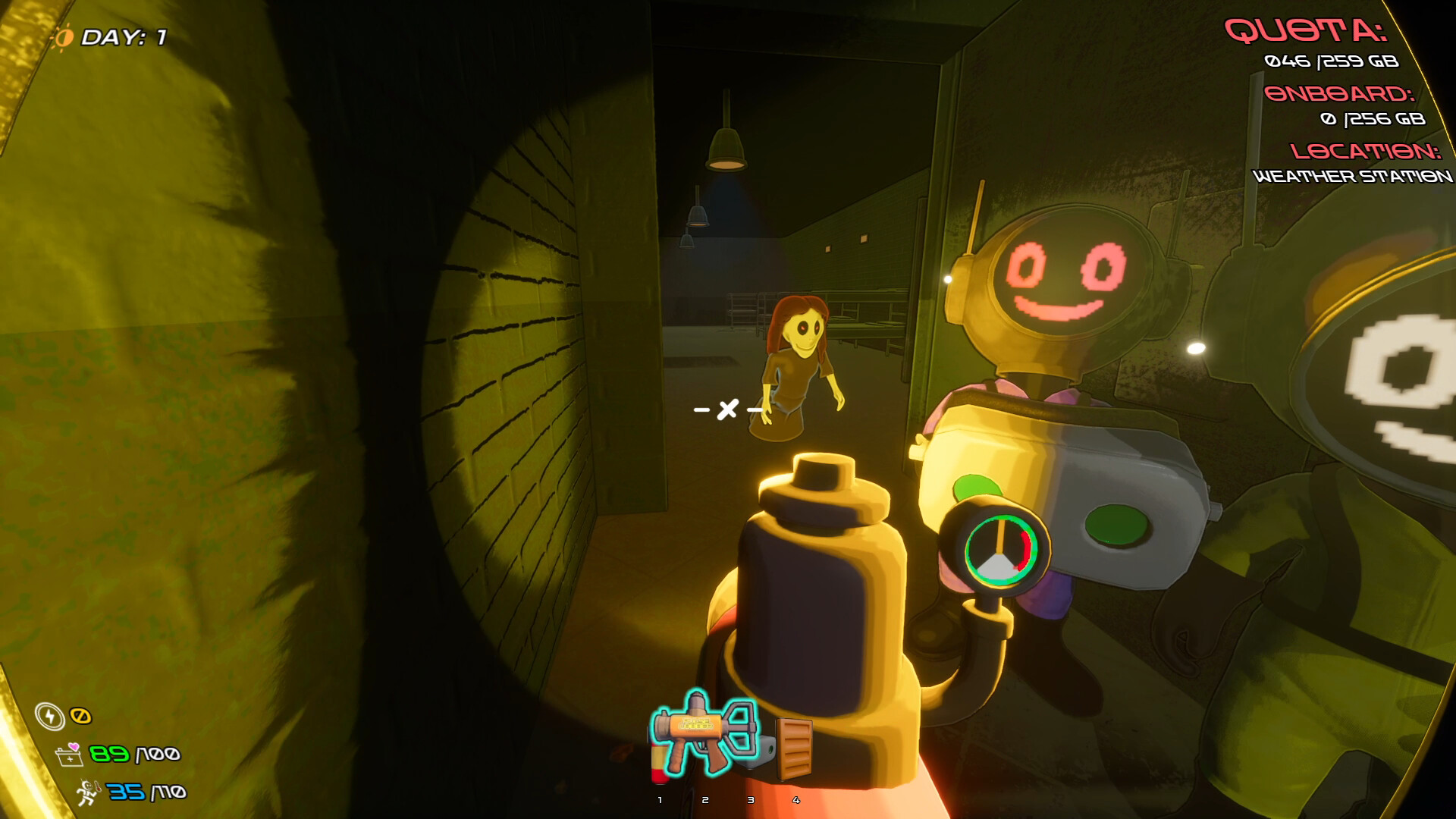Image resolution: width=1456 pixels, height=819 pixels.
Task: Click the number 4 hotbar label
Action: coord(795,800)
